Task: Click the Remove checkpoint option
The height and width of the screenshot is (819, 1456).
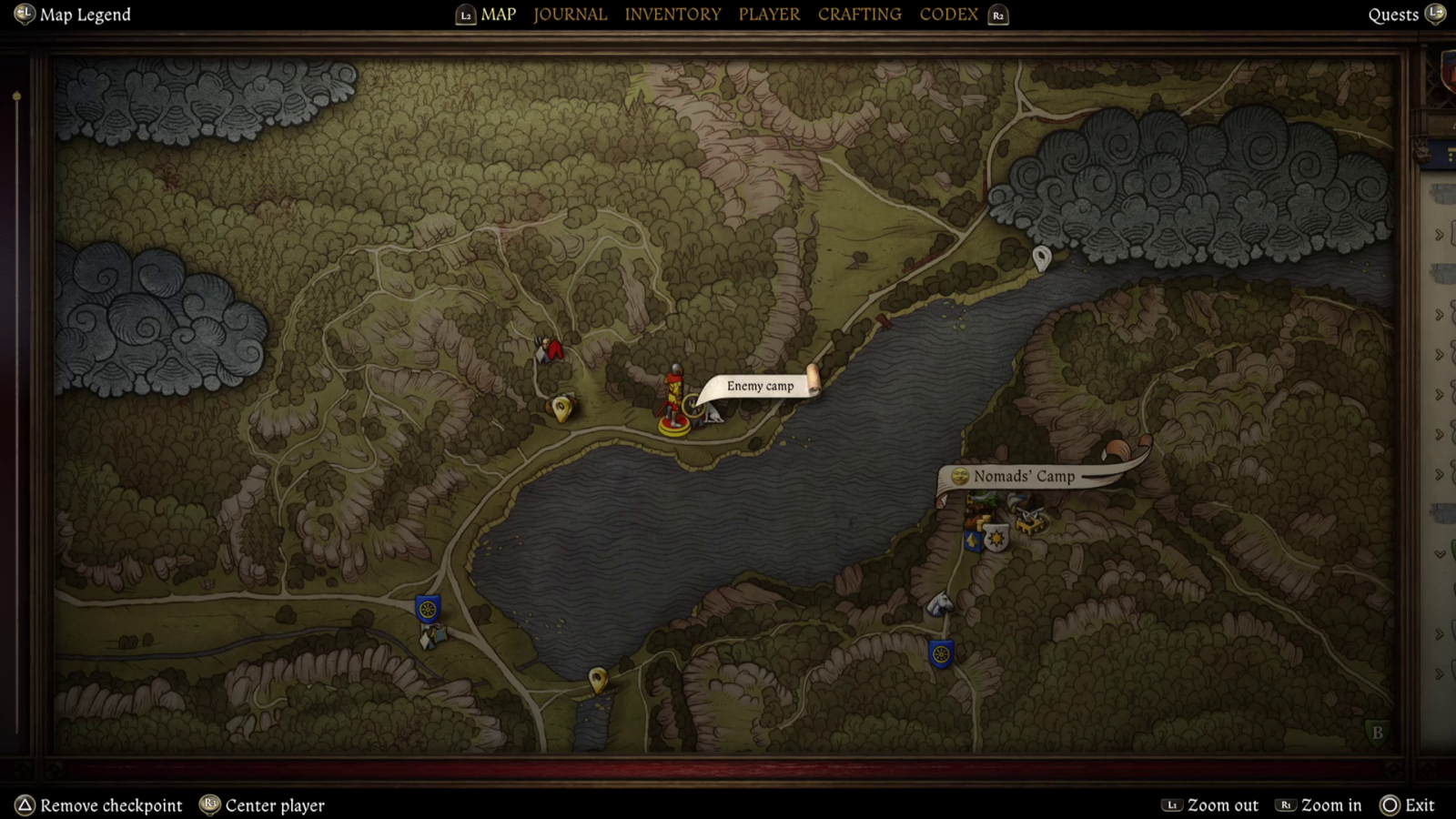Action: (111, 805)
